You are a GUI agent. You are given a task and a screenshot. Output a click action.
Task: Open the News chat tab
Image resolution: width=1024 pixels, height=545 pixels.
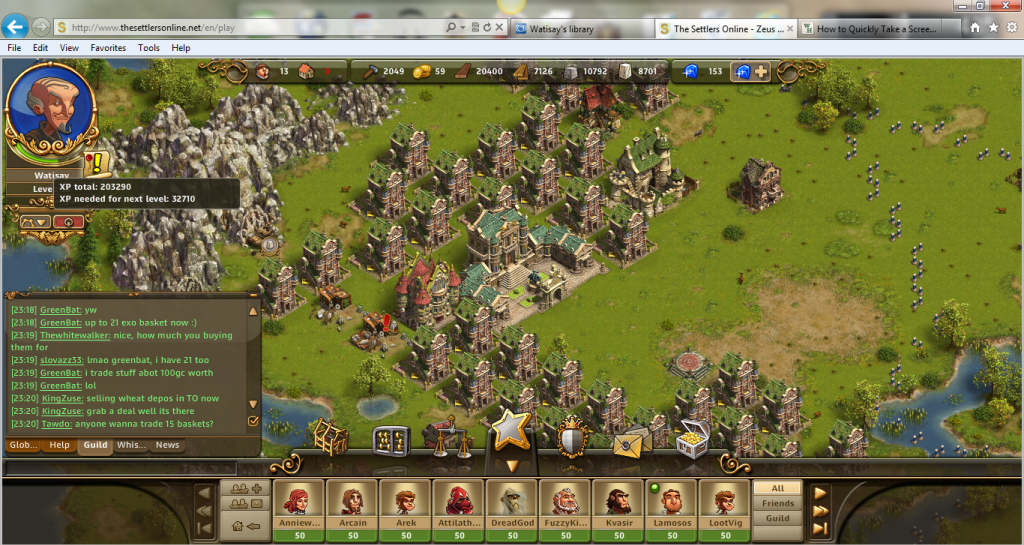click(x=167, y=445)
